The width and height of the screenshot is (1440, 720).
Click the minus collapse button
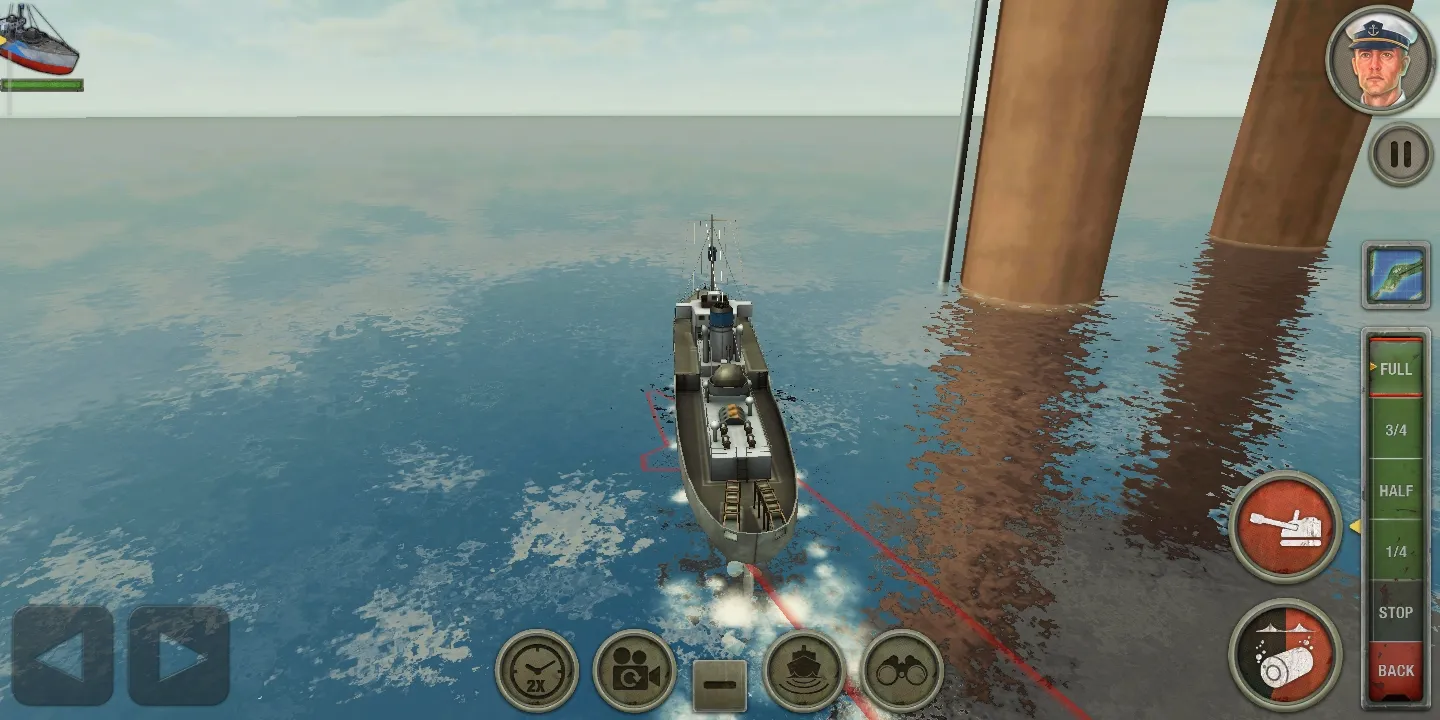pyautogui.click(x=719, y=687)
